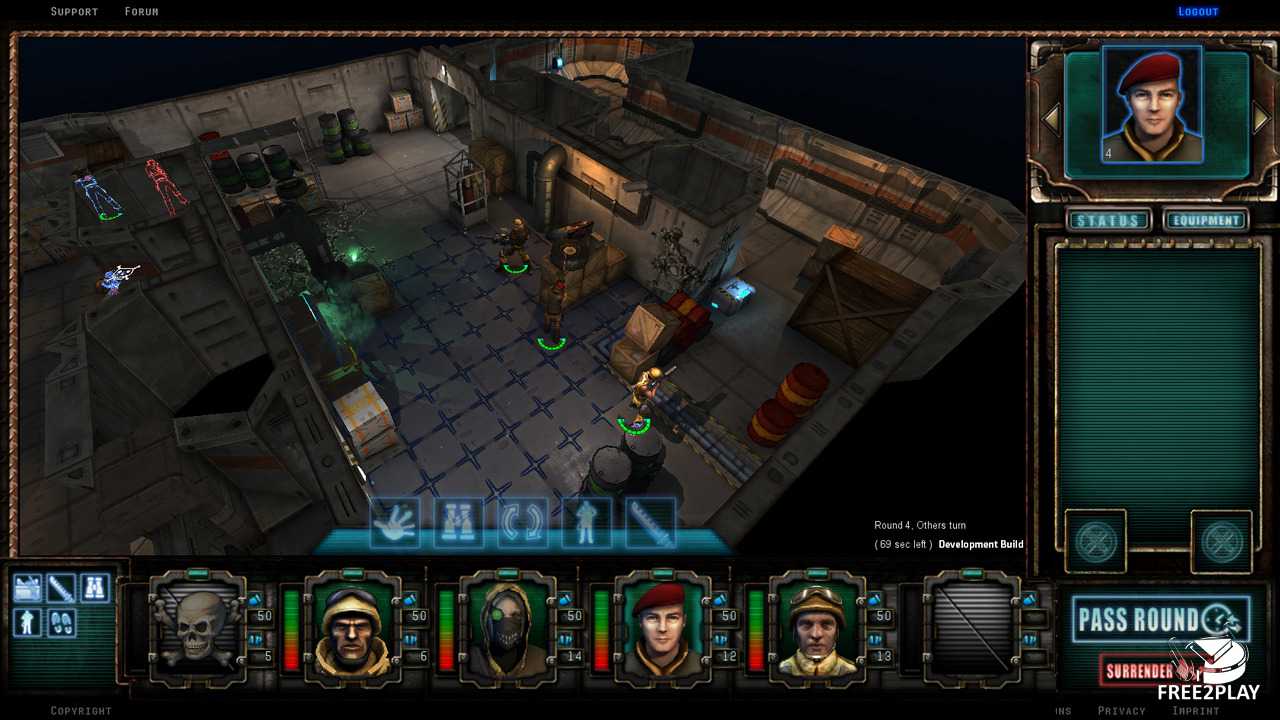The width and height of the screenshot is (1280, 720).
Task: Open the Privacy link
Action: 1121,711
